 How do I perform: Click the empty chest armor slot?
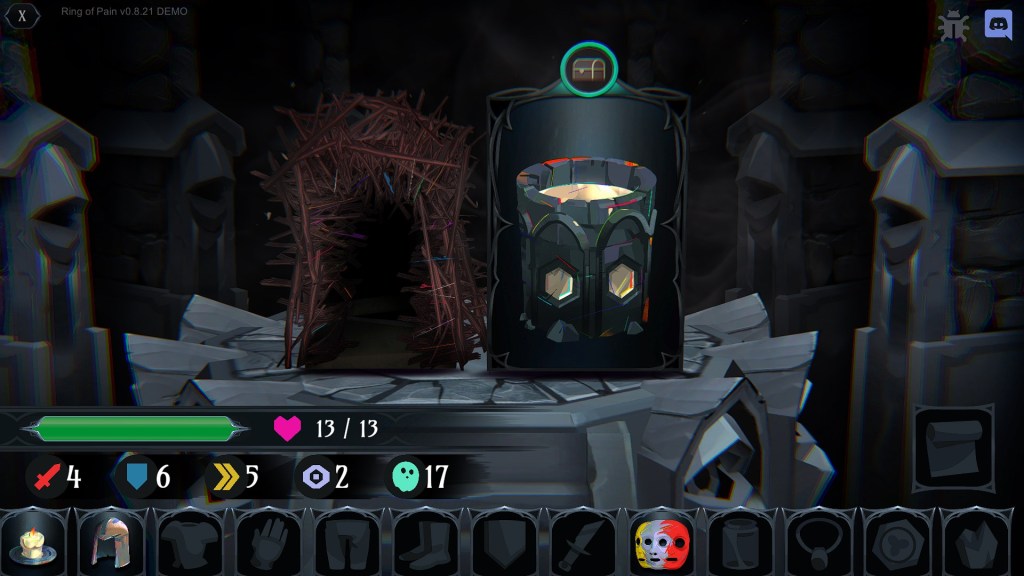pos(190,544)
